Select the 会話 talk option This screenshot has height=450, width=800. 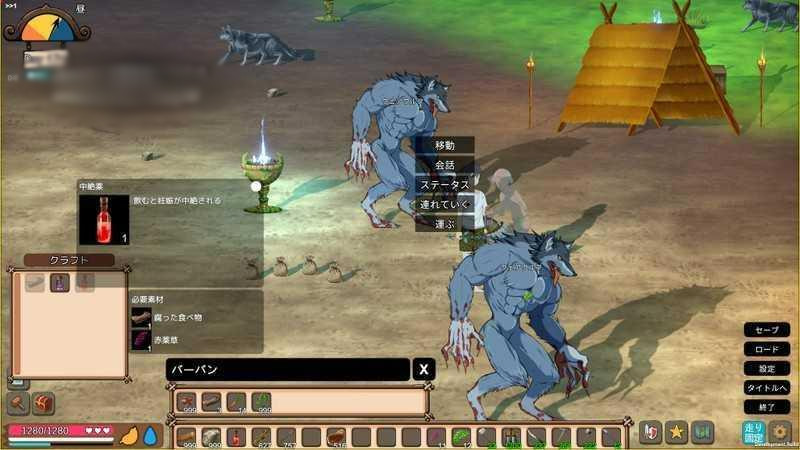pos(444,165)
